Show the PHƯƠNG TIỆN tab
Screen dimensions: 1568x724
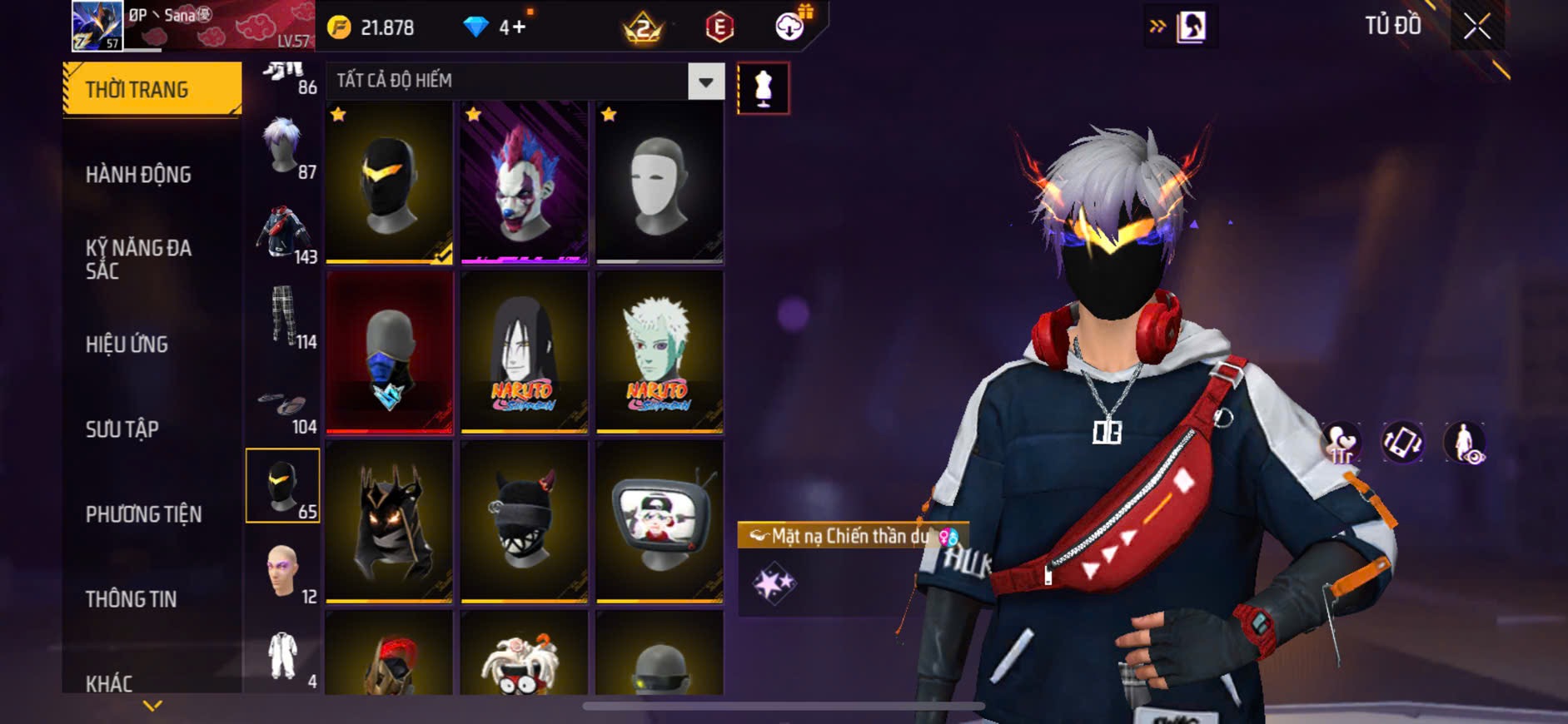point(143,514)
